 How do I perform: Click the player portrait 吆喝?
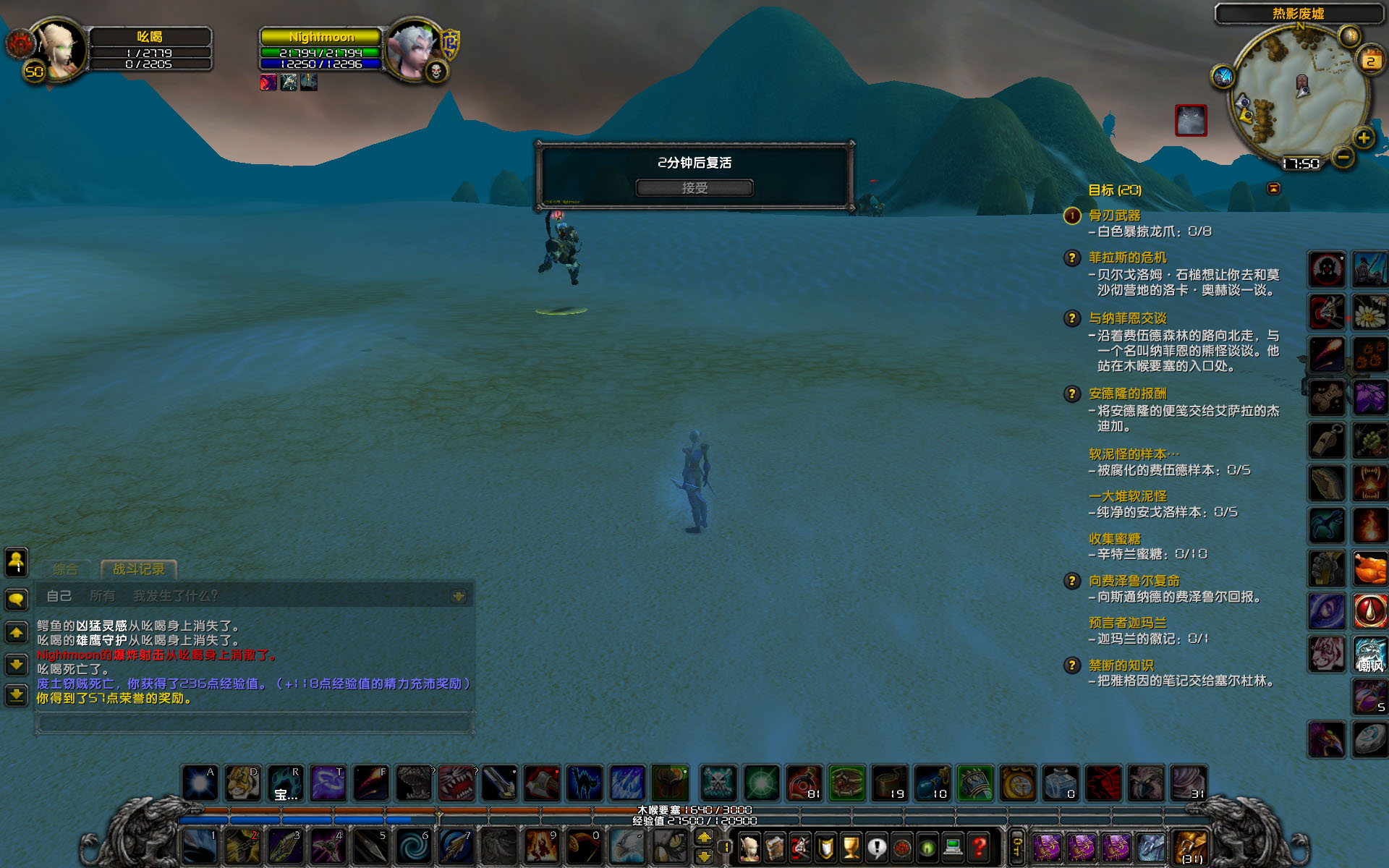tap(59, 49)
